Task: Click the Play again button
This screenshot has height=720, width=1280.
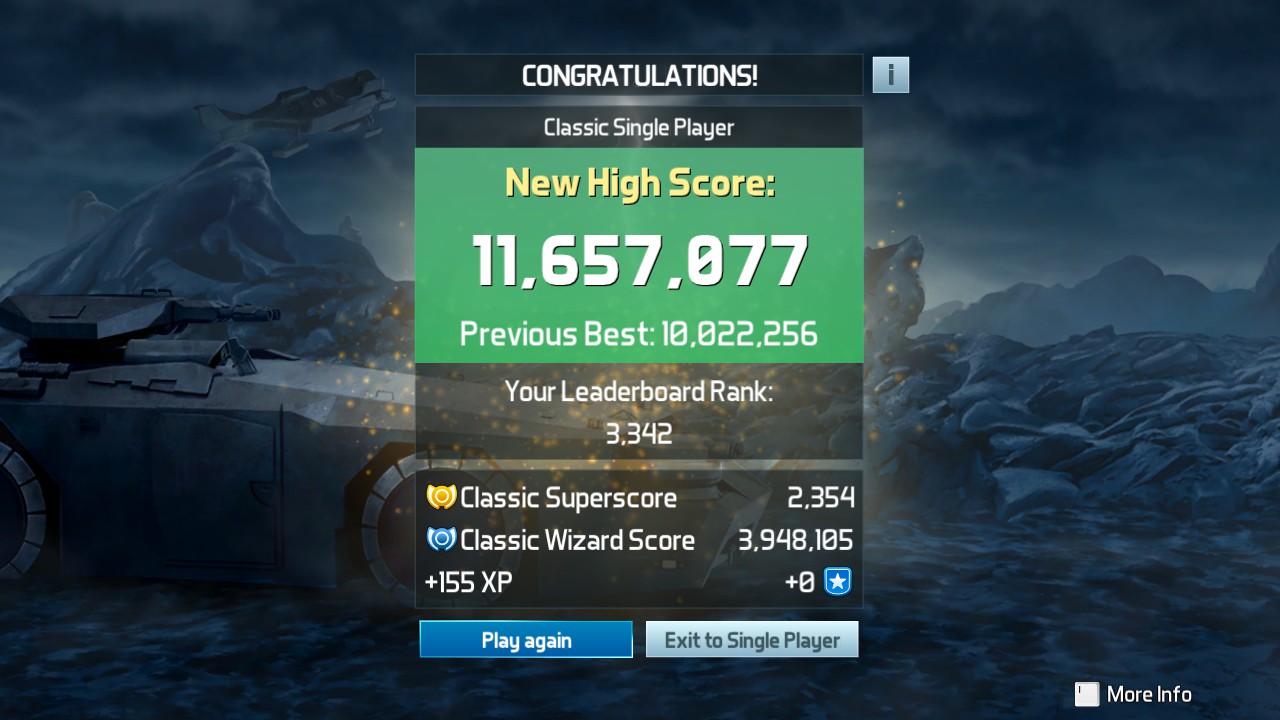Action: click(x=526, y=640)
